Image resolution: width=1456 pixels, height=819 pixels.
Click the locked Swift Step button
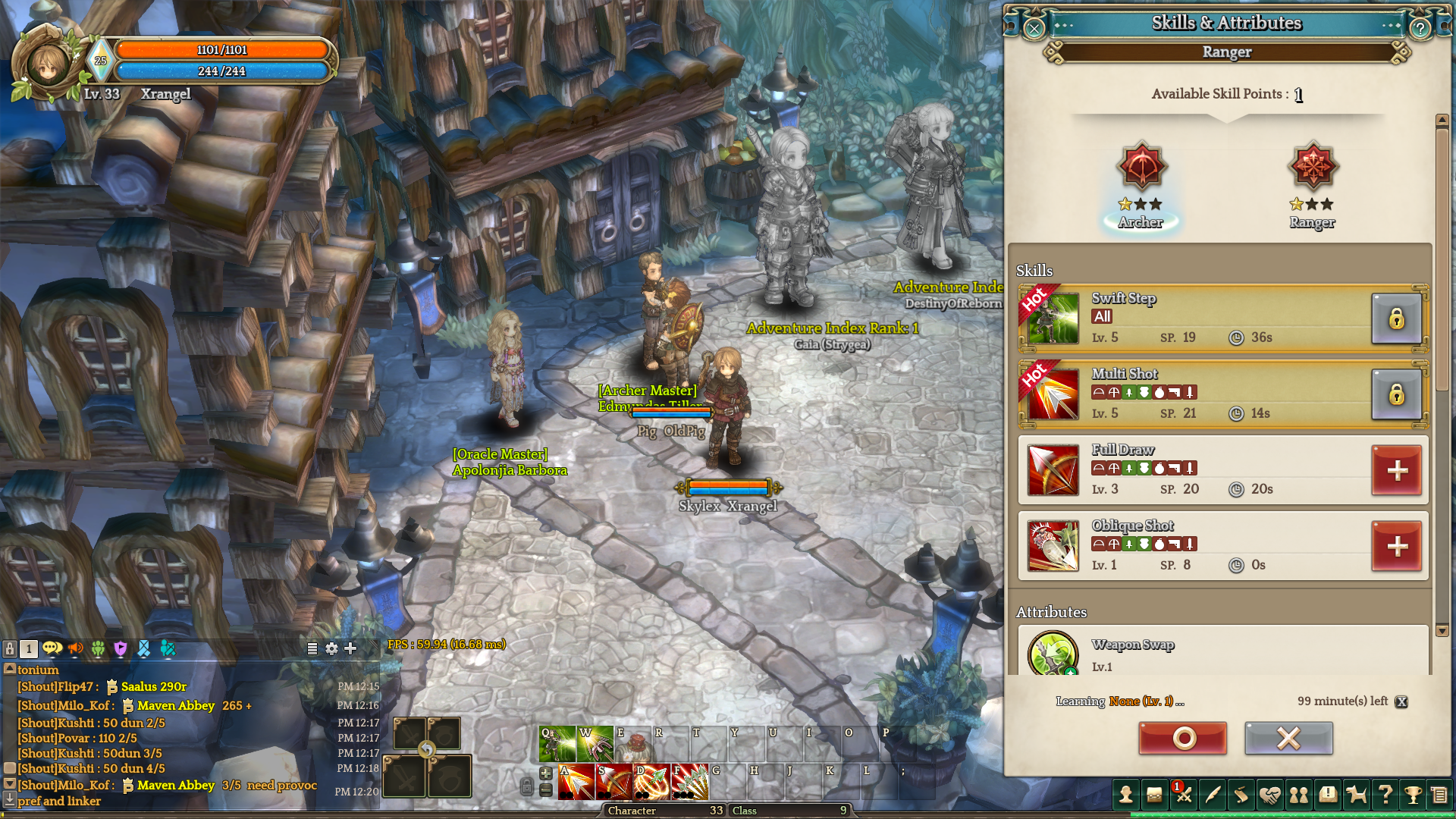coord(1397,318)
